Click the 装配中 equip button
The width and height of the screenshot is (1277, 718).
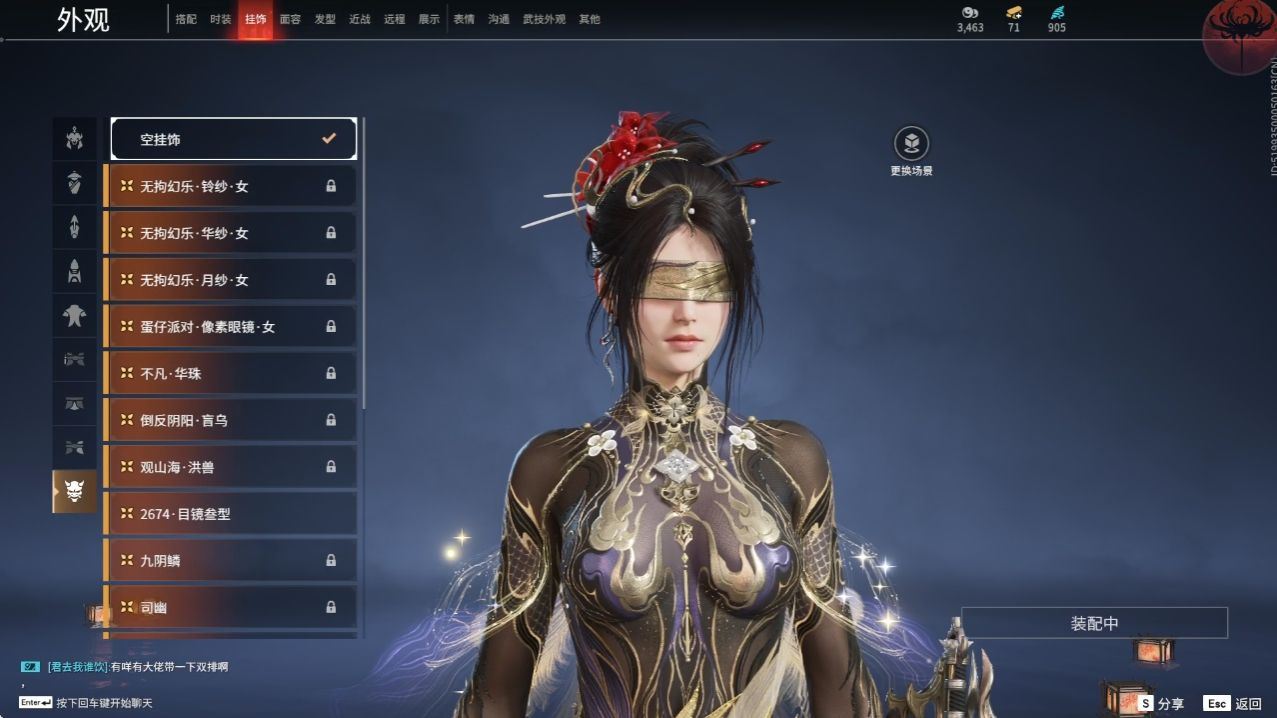pos(1094,623)
